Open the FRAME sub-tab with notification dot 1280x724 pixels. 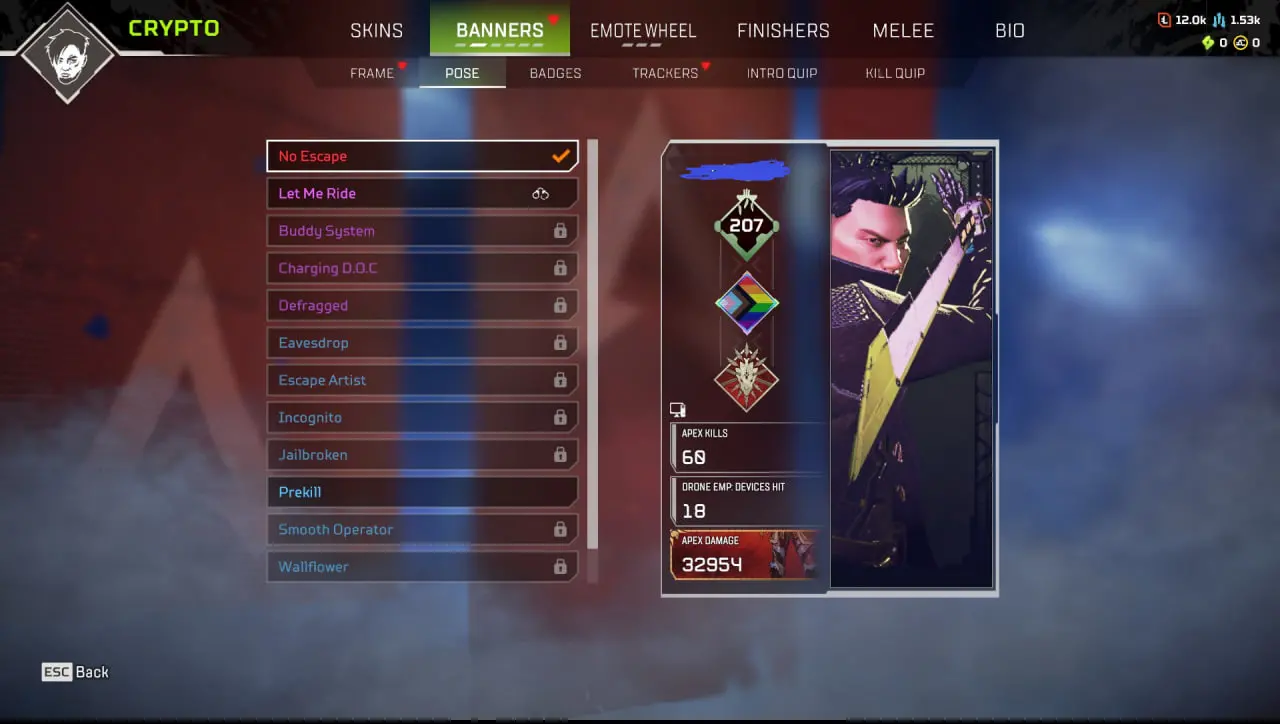(x=375, y=72)
